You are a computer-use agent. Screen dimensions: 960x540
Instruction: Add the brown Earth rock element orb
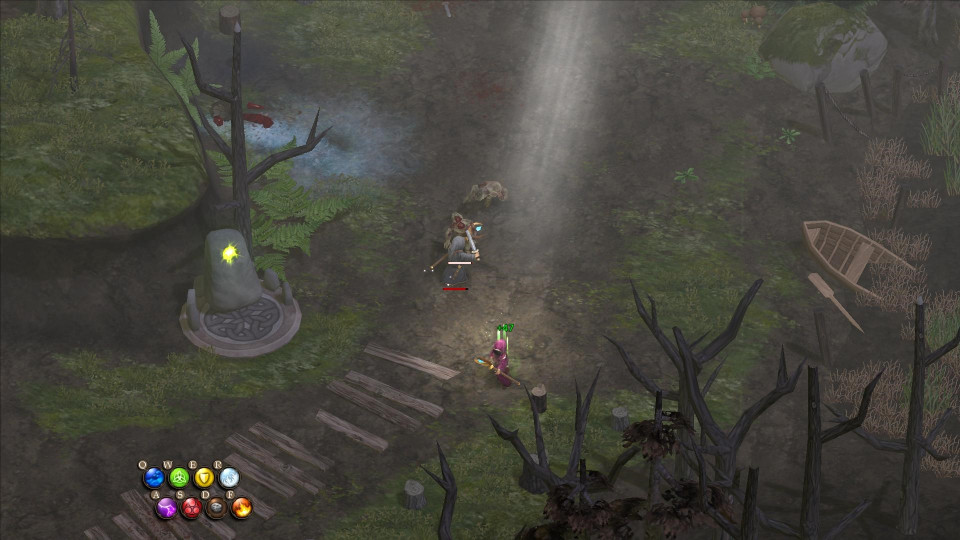216,507
